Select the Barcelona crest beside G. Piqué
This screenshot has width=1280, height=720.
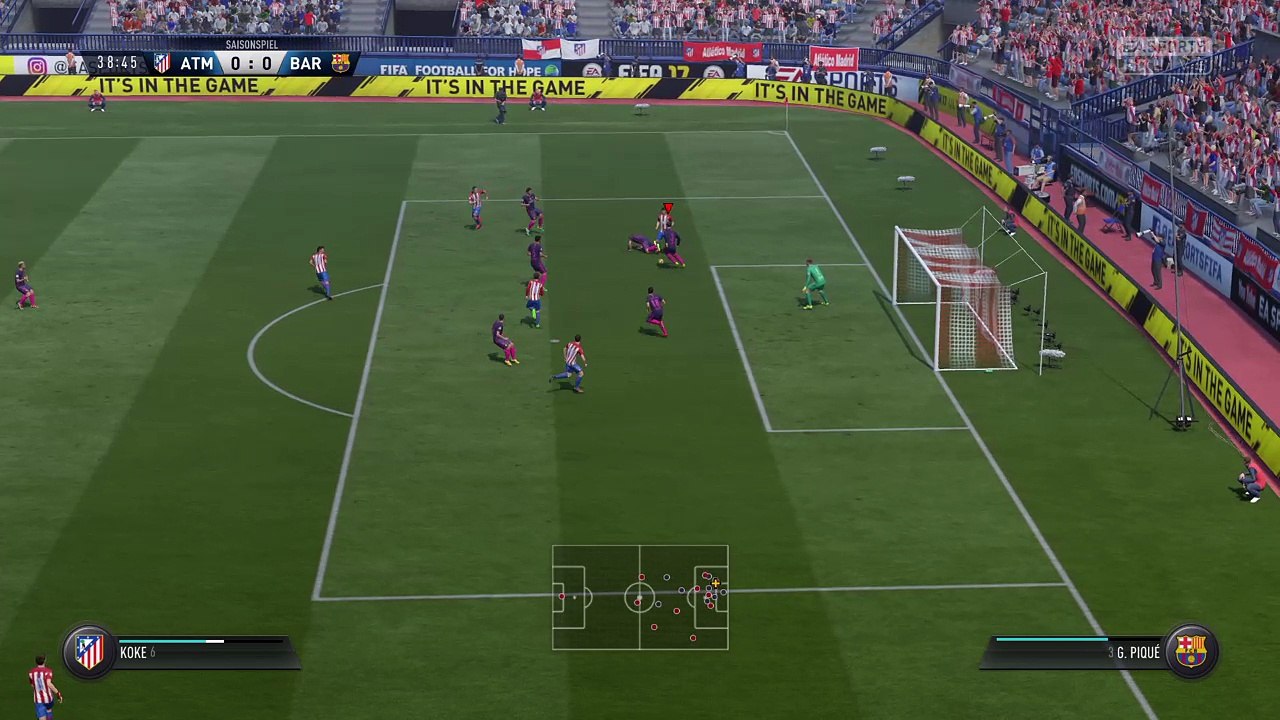(x=1190, y=652)
